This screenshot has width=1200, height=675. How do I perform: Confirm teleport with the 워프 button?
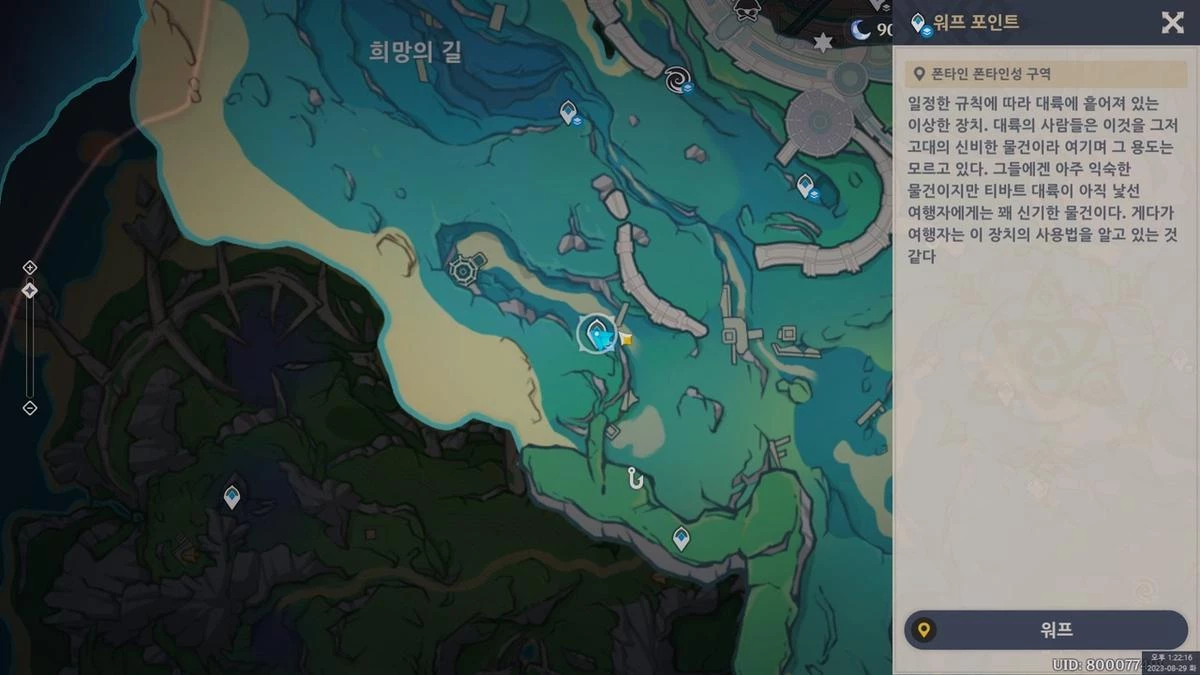1045,630
